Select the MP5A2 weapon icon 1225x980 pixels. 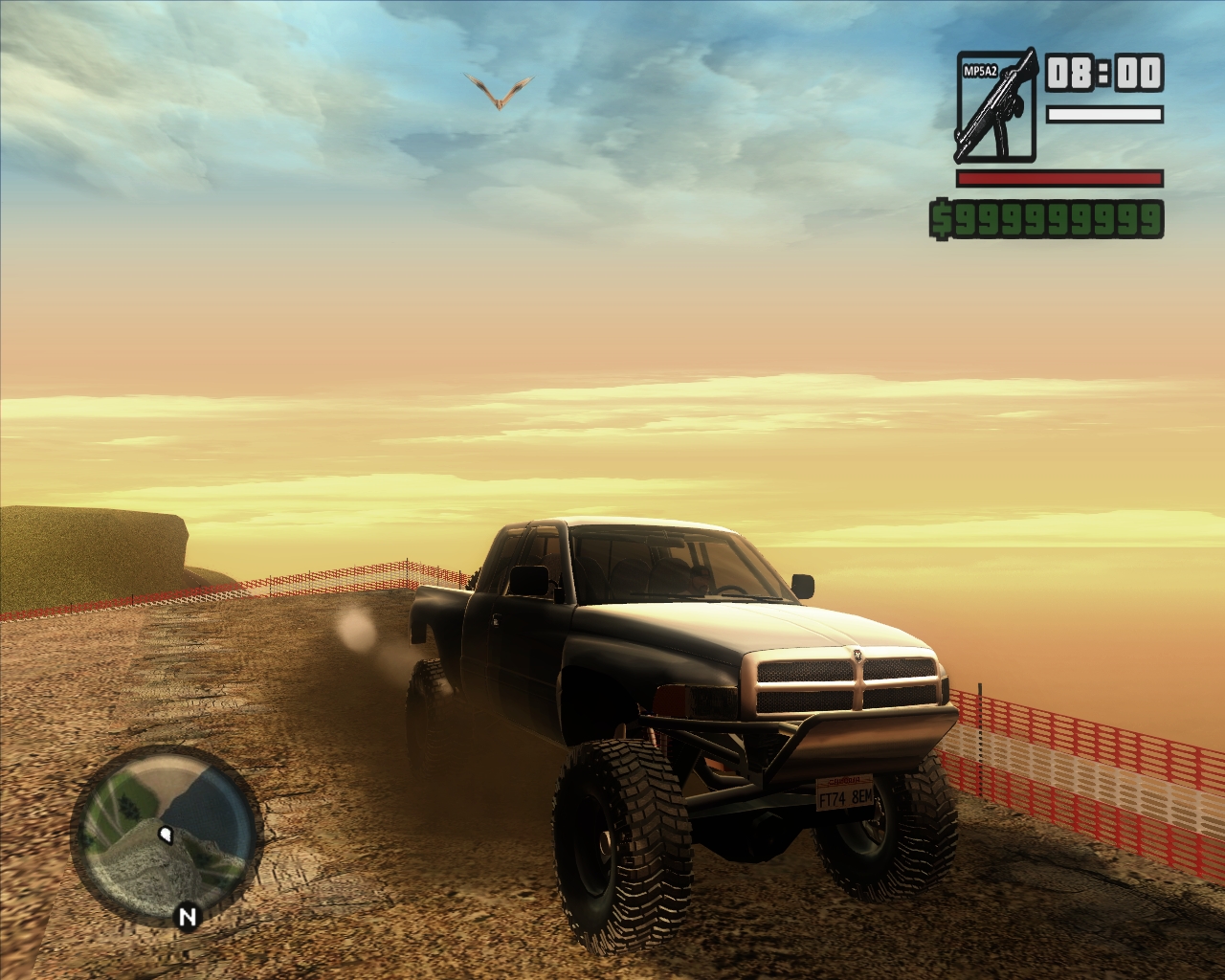tap(994, 106)
